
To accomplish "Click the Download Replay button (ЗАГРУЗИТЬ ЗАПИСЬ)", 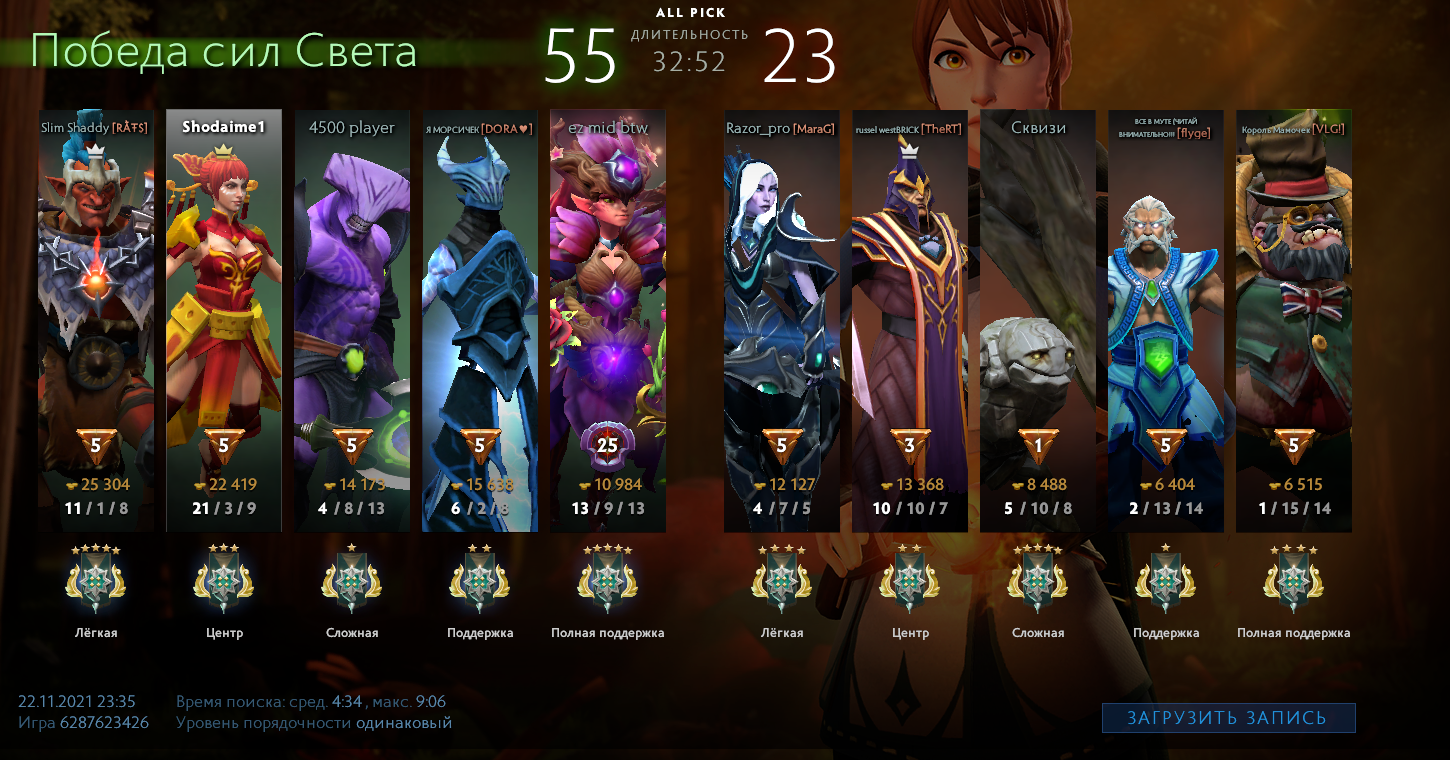I will pyautogui.click(x=1228, y=718).
